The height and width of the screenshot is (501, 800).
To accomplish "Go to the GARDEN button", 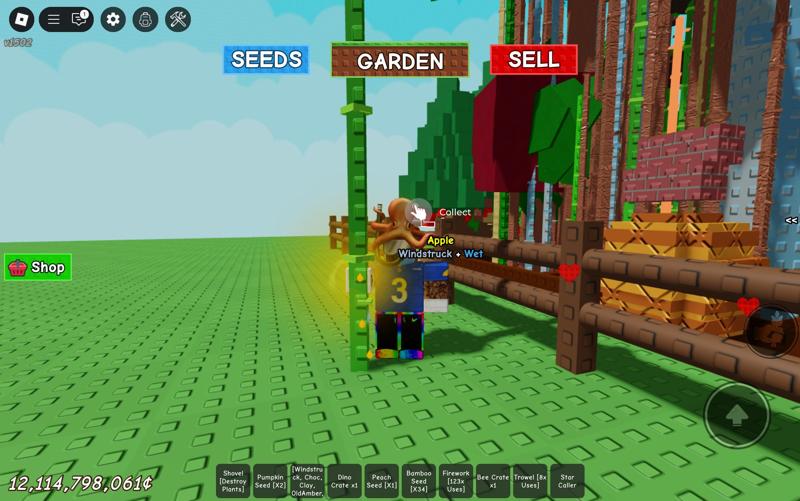I will click(400, 60).
